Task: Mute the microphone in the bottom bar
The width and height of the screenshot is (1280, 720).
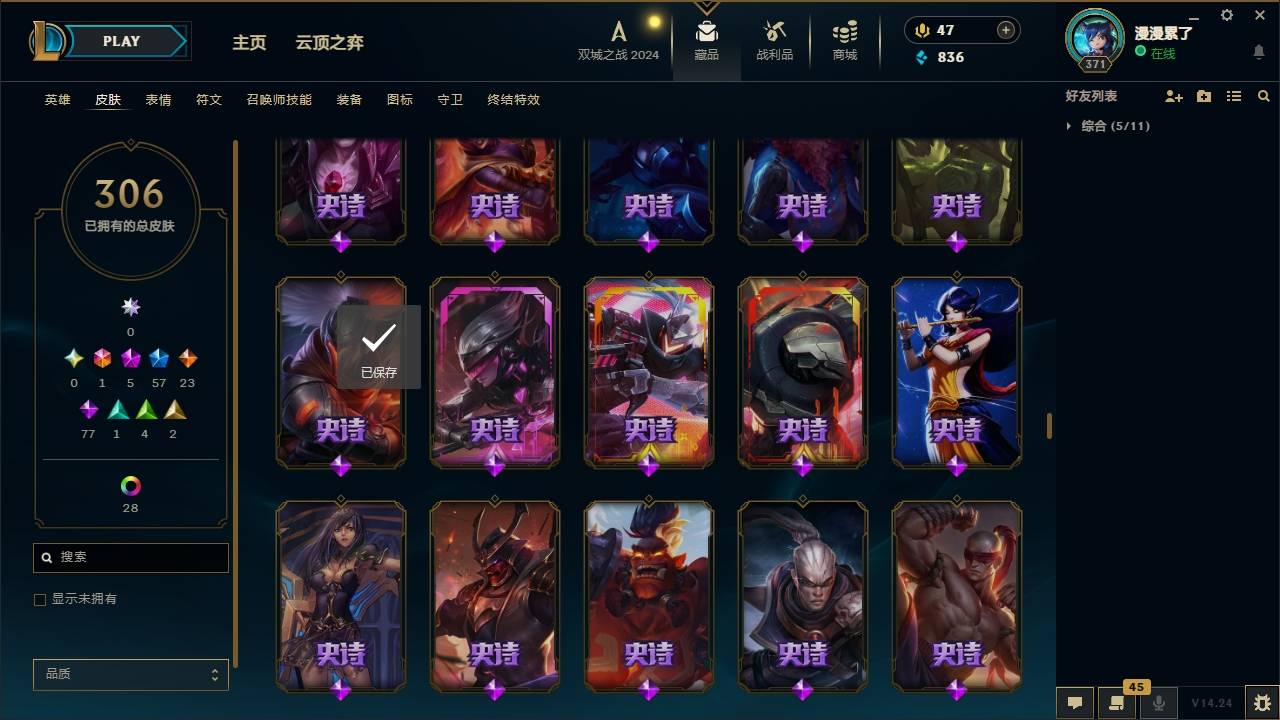Action: pos(1159,703)
